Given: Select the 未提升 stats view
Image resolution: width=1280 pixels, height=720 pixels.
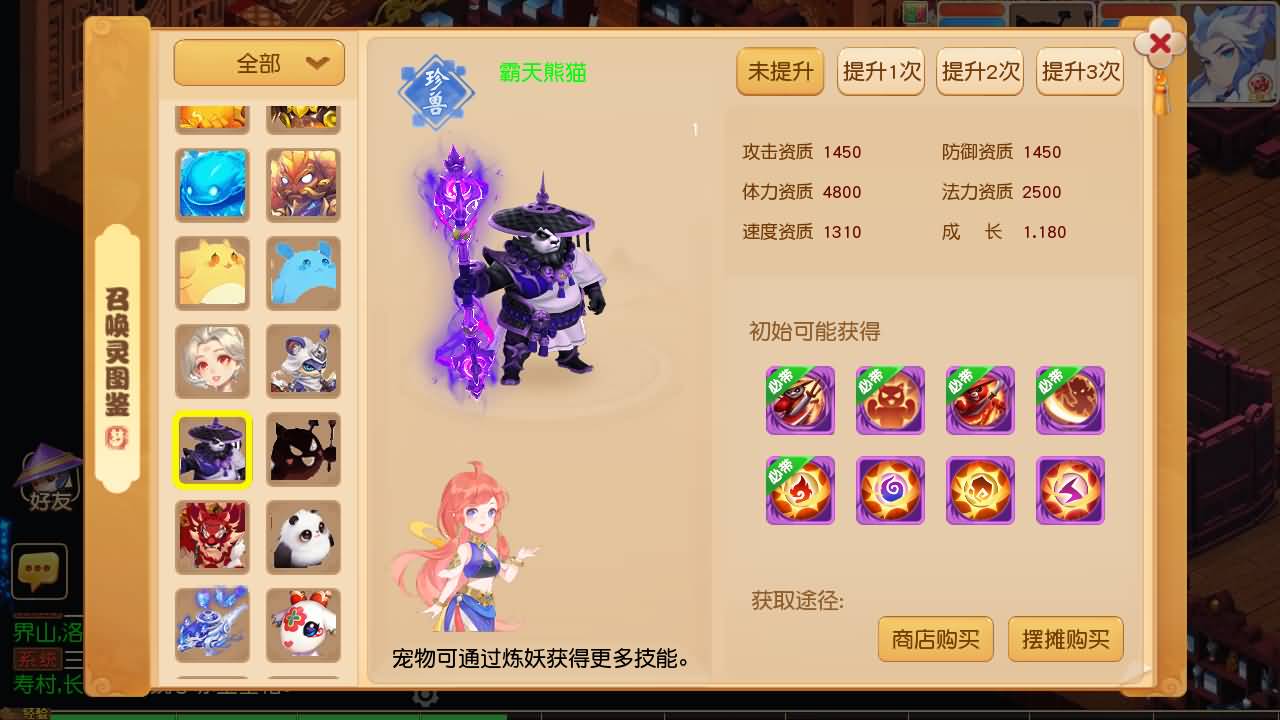Looking at the screenshot, I should pyautogui.click(x=780, y=71).
